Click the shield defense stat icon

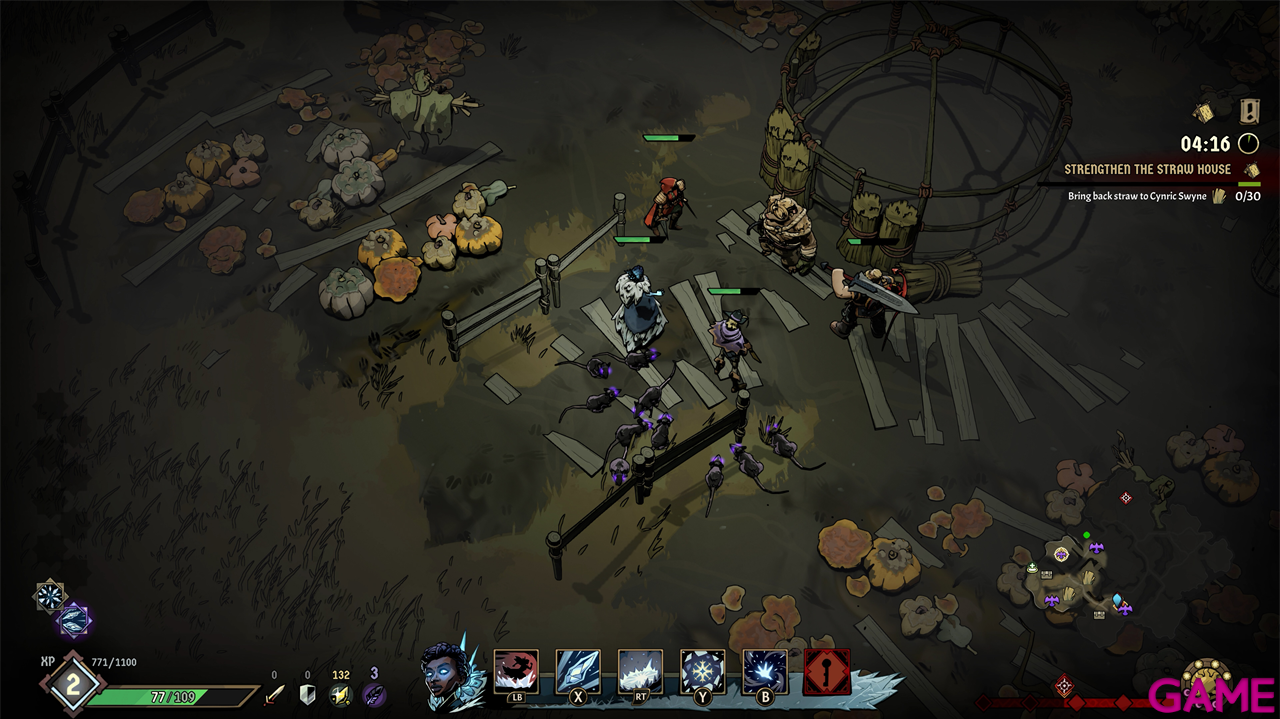(307, 694)
